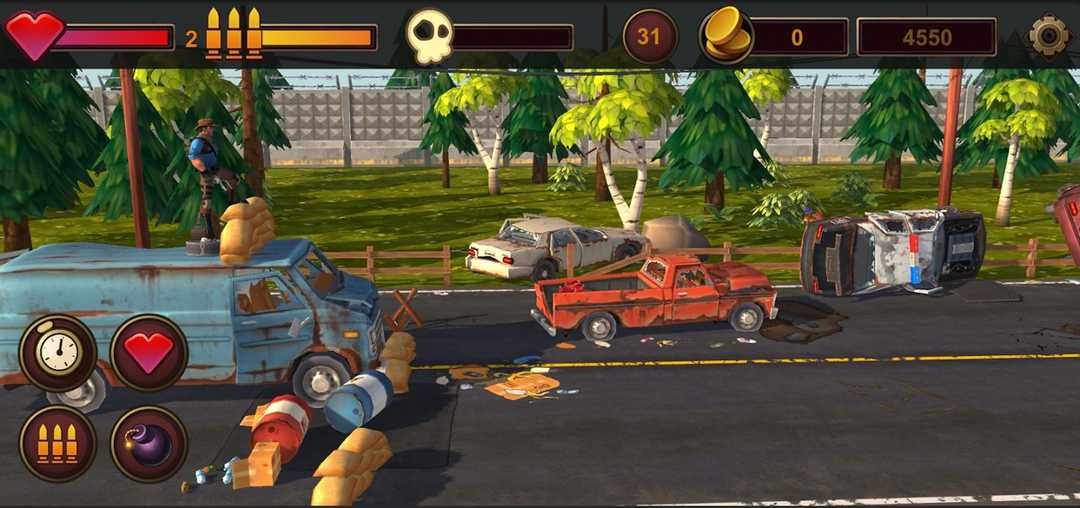This screenshot has width=1080, height=508.
Task: Activate the stopwatch slow-time power-up
Action: (58, 353)
